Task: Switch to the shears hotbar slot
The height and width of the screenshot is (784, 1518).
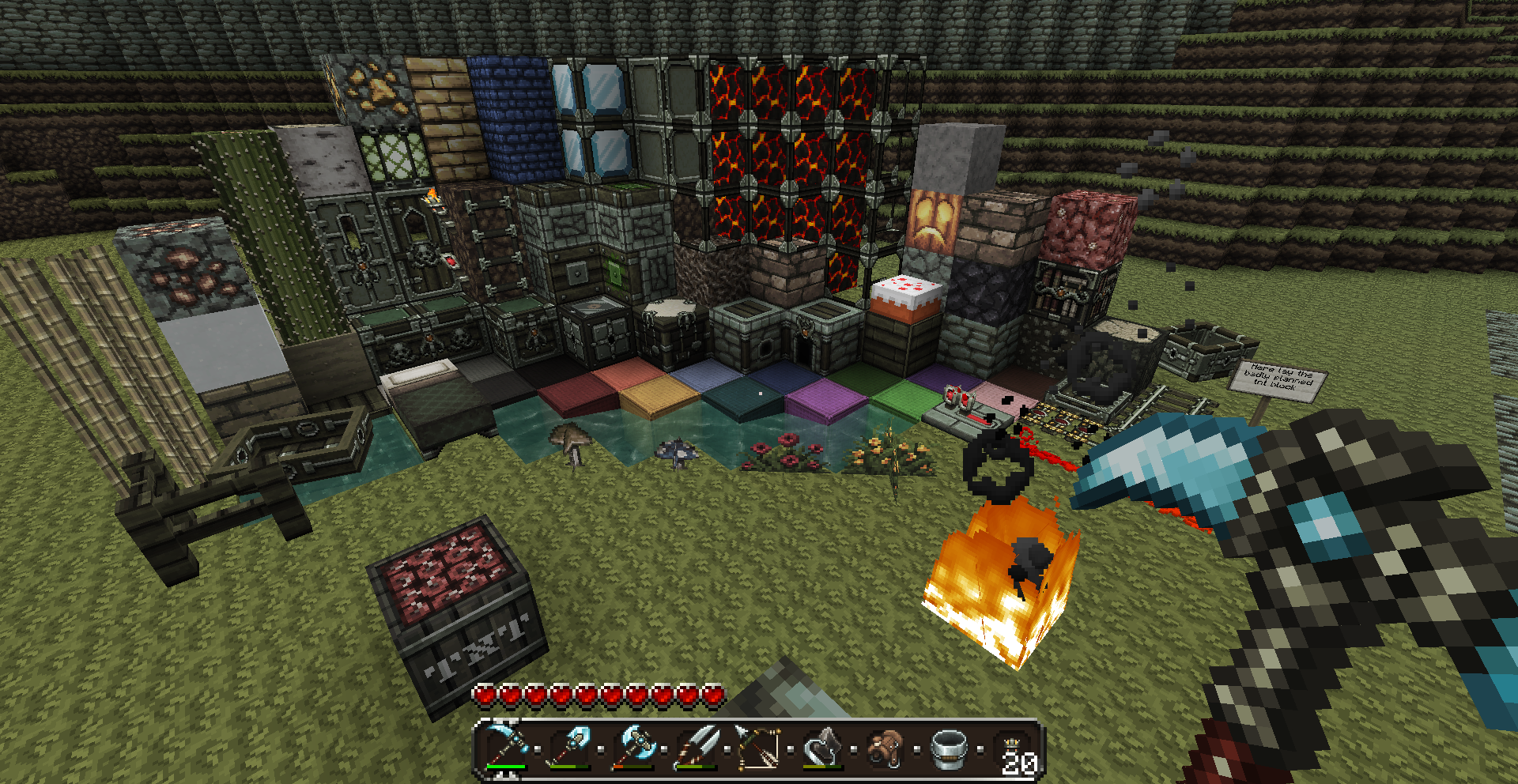Action: click(x=697, y=747)
